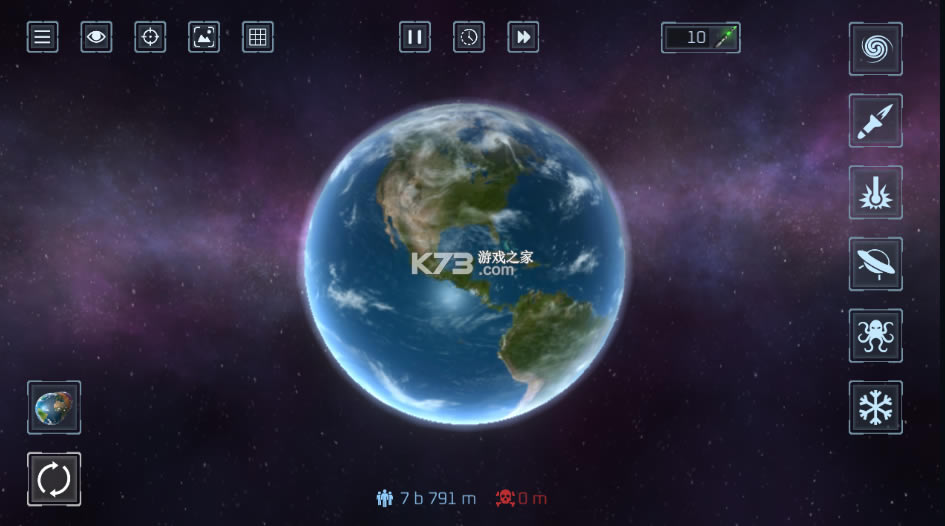
Task: Click the clock time control button
Action: (469, 38)
